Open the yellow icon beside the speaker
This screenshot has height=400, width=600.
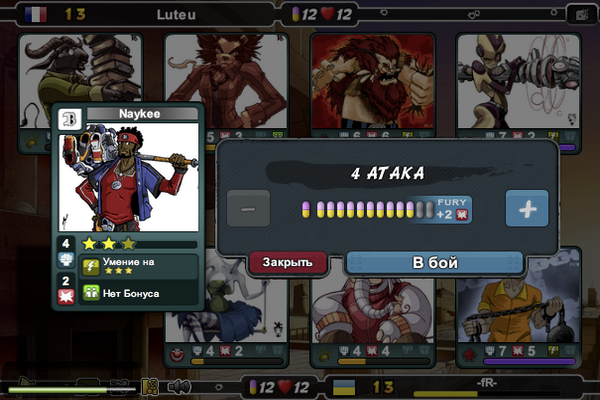(151, 386)
